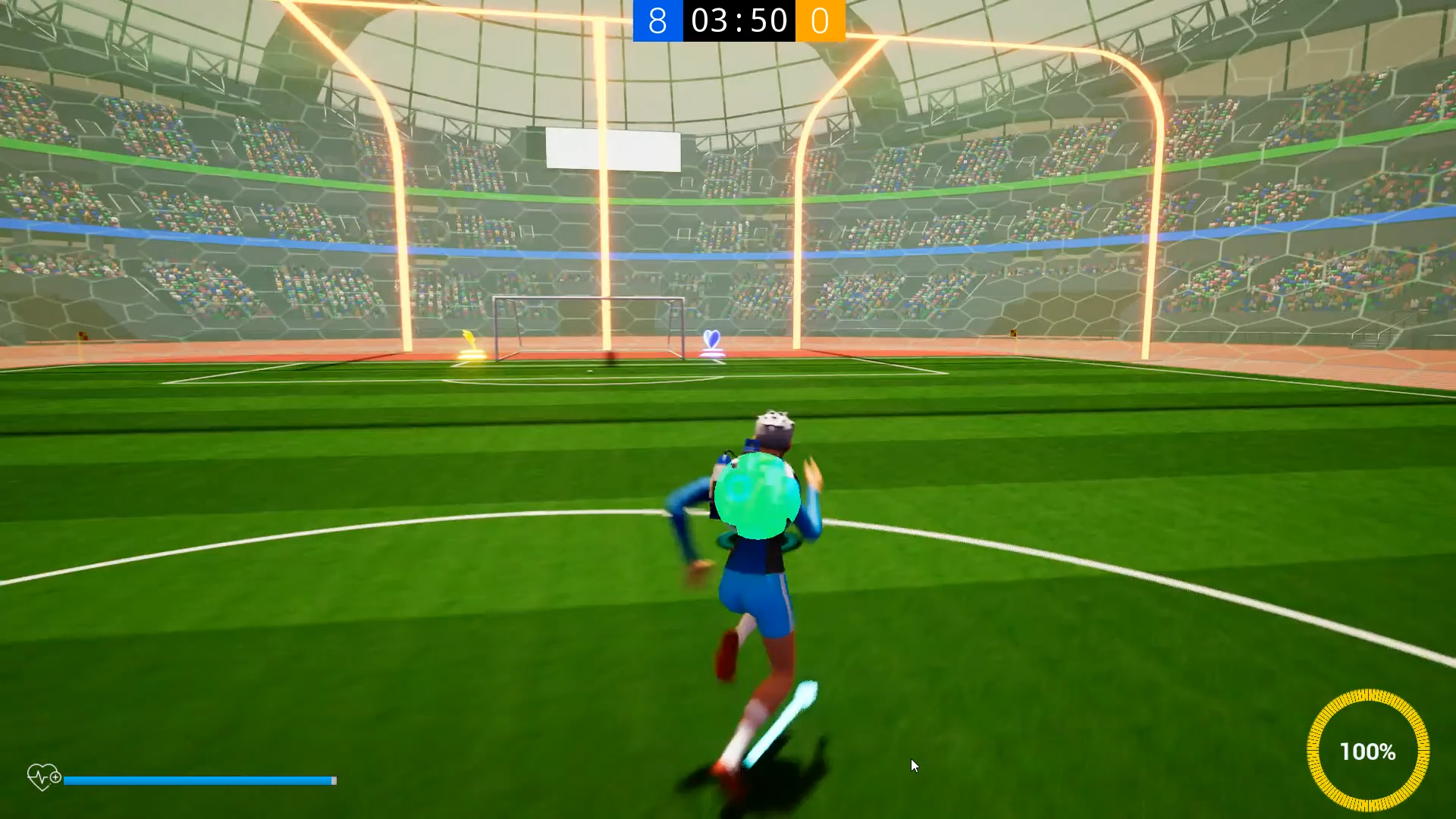Screen dimensions: 1456x819
Task: Click the blue stamina bar
Action: 201,780
